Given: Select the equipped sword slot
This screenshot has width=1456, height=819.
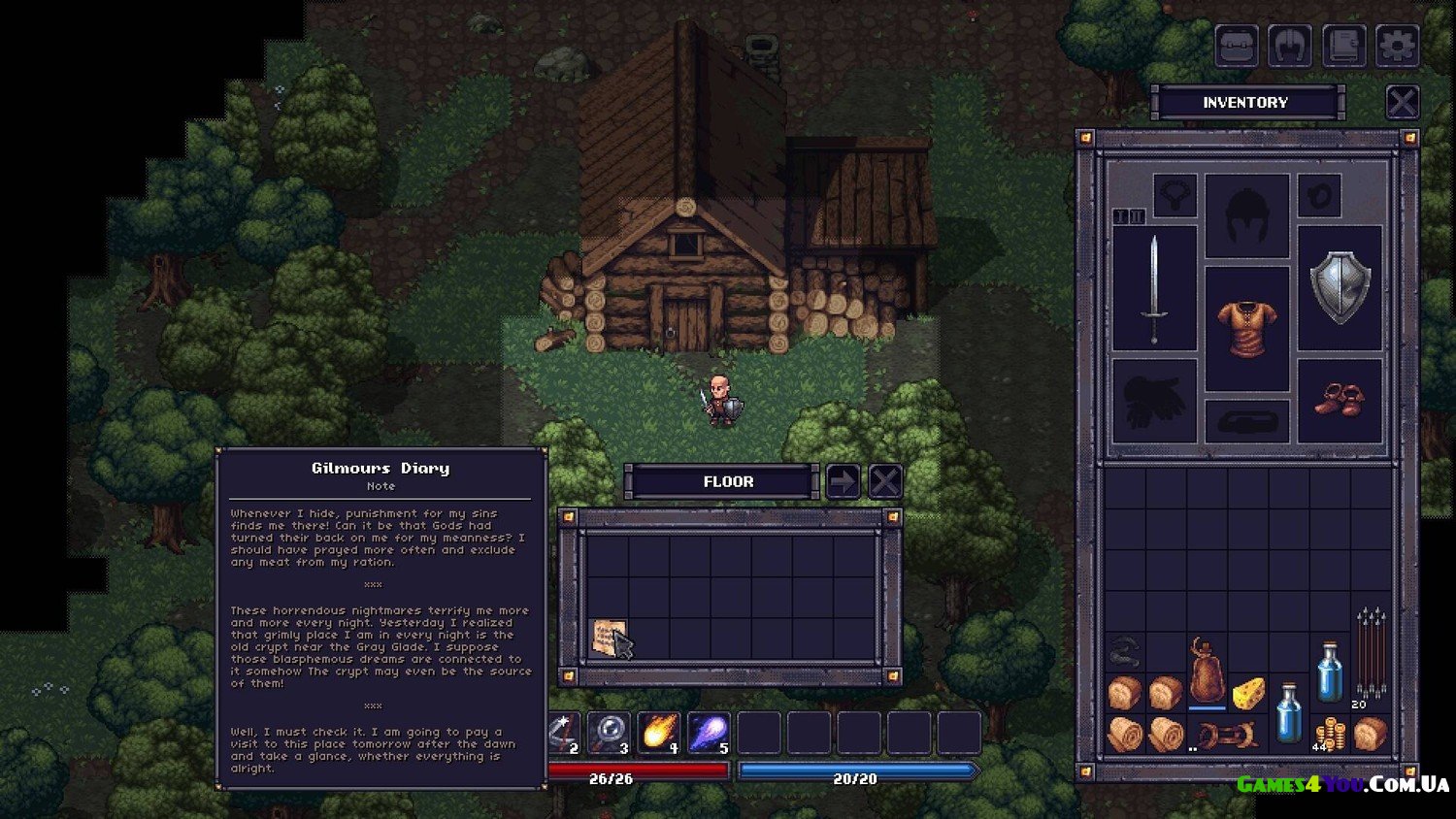Looking at the screenshot, I should [1154, 288].
